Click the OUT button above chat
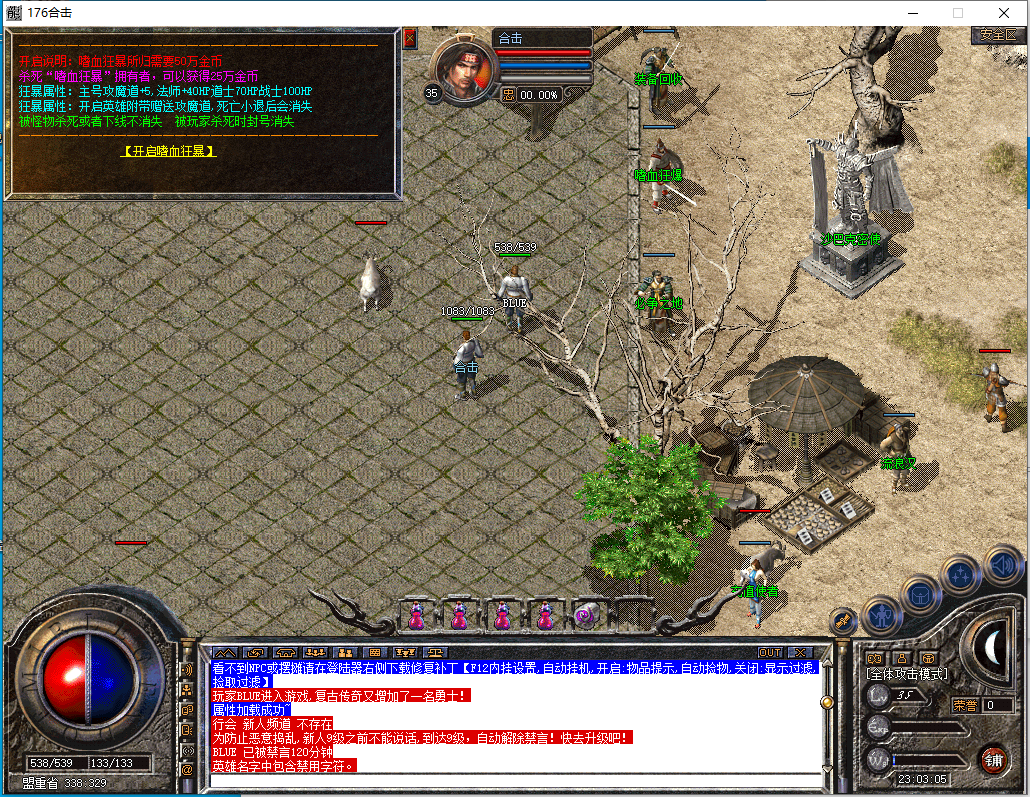 (769, 653)
